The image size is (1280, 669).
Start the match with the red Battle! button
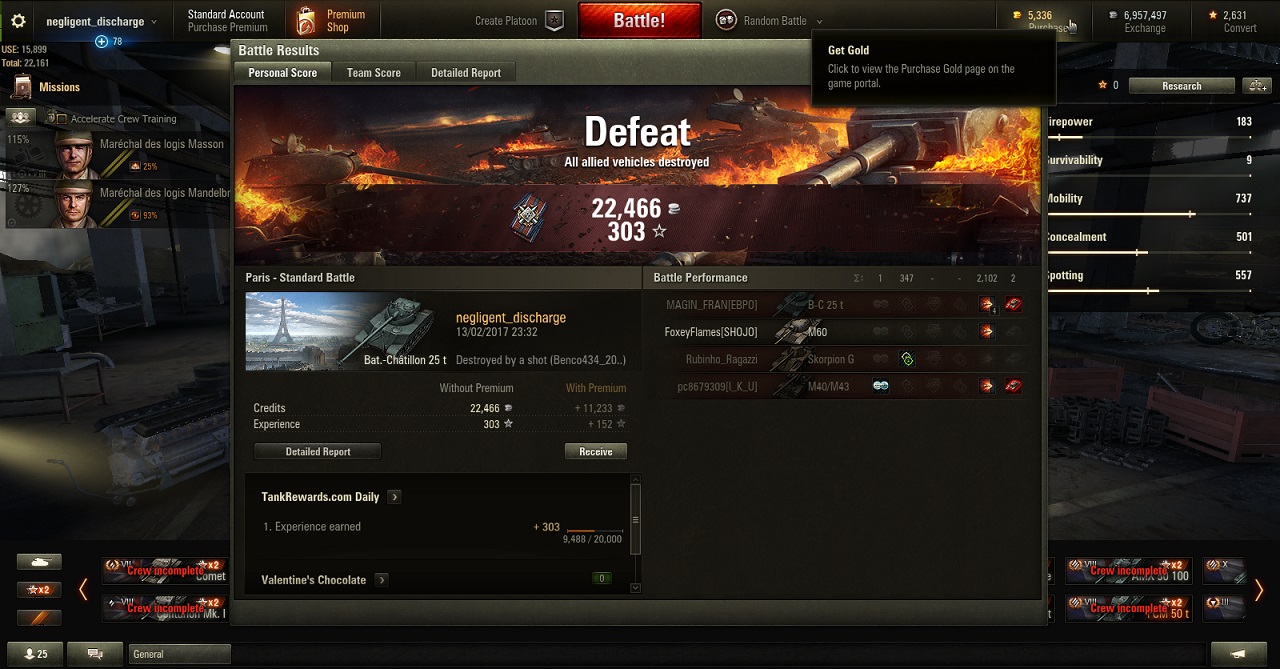tap(638, 20)
